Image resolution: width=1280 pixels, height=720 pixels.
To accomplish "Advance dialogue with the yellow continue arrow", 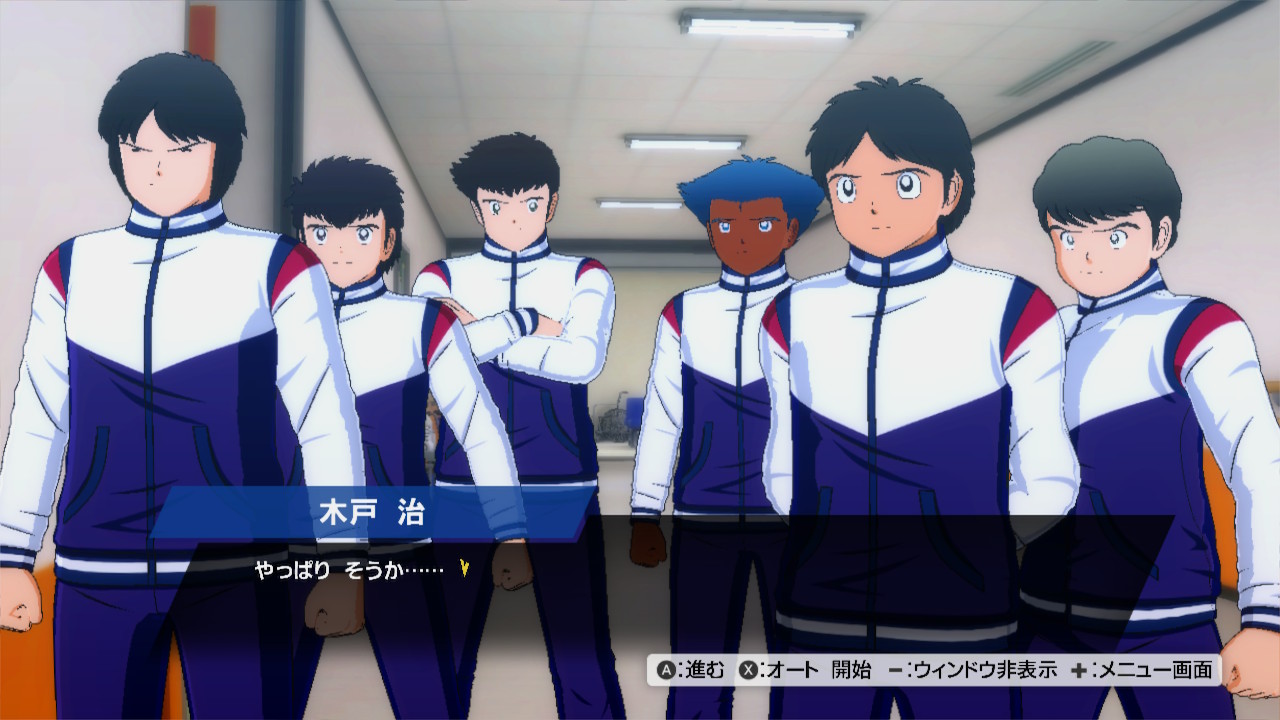I will point(463,569).
